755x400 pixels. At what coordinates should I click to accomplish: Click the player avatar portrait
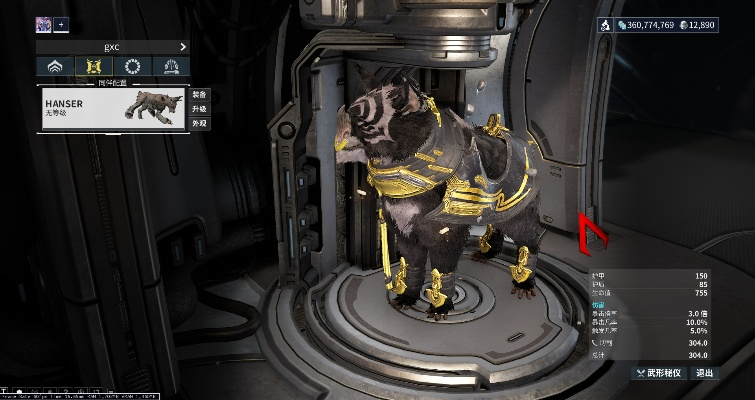pos(44,24)
